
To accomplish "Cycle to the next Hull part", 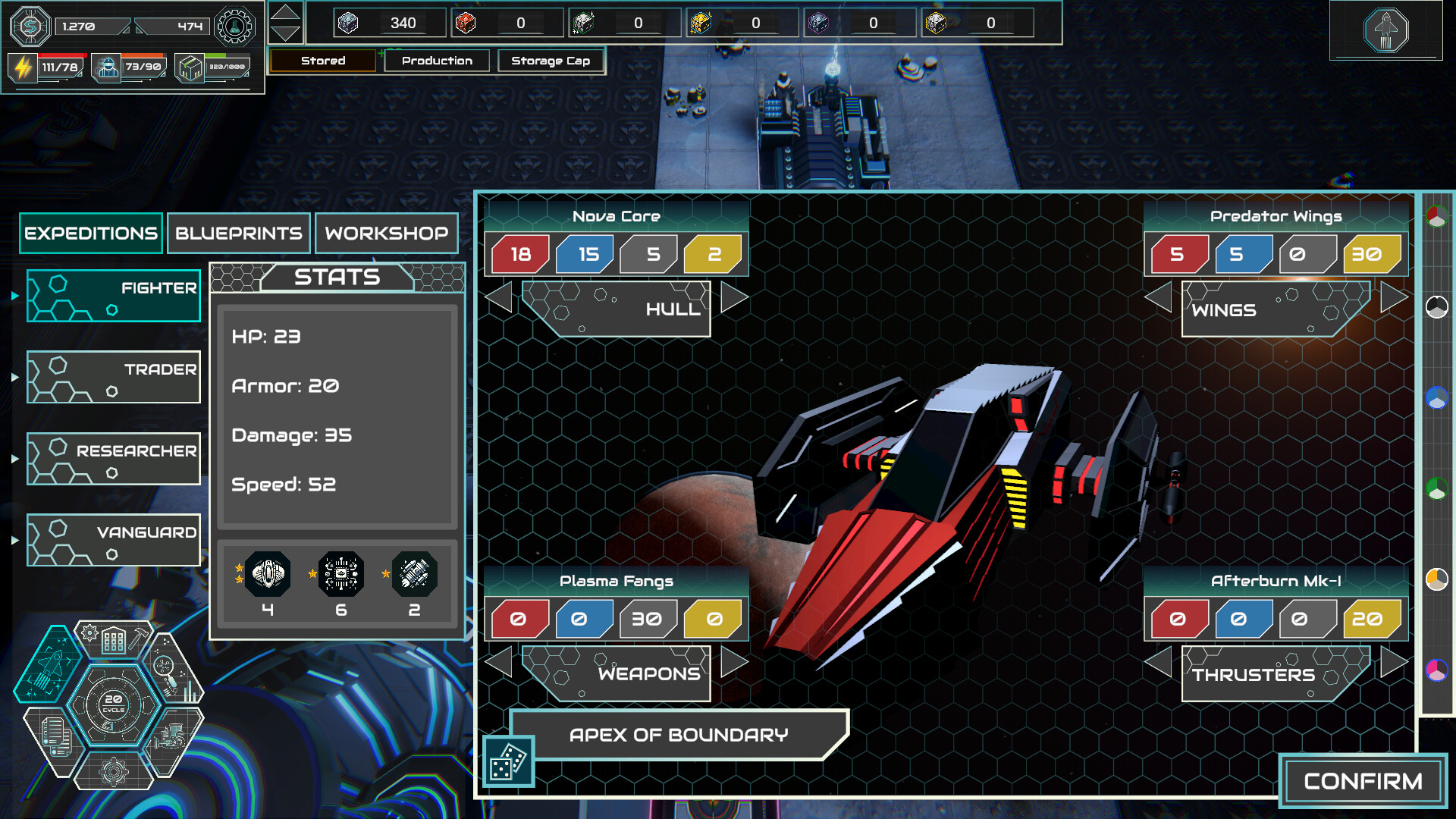I will [x=733, y=297].
